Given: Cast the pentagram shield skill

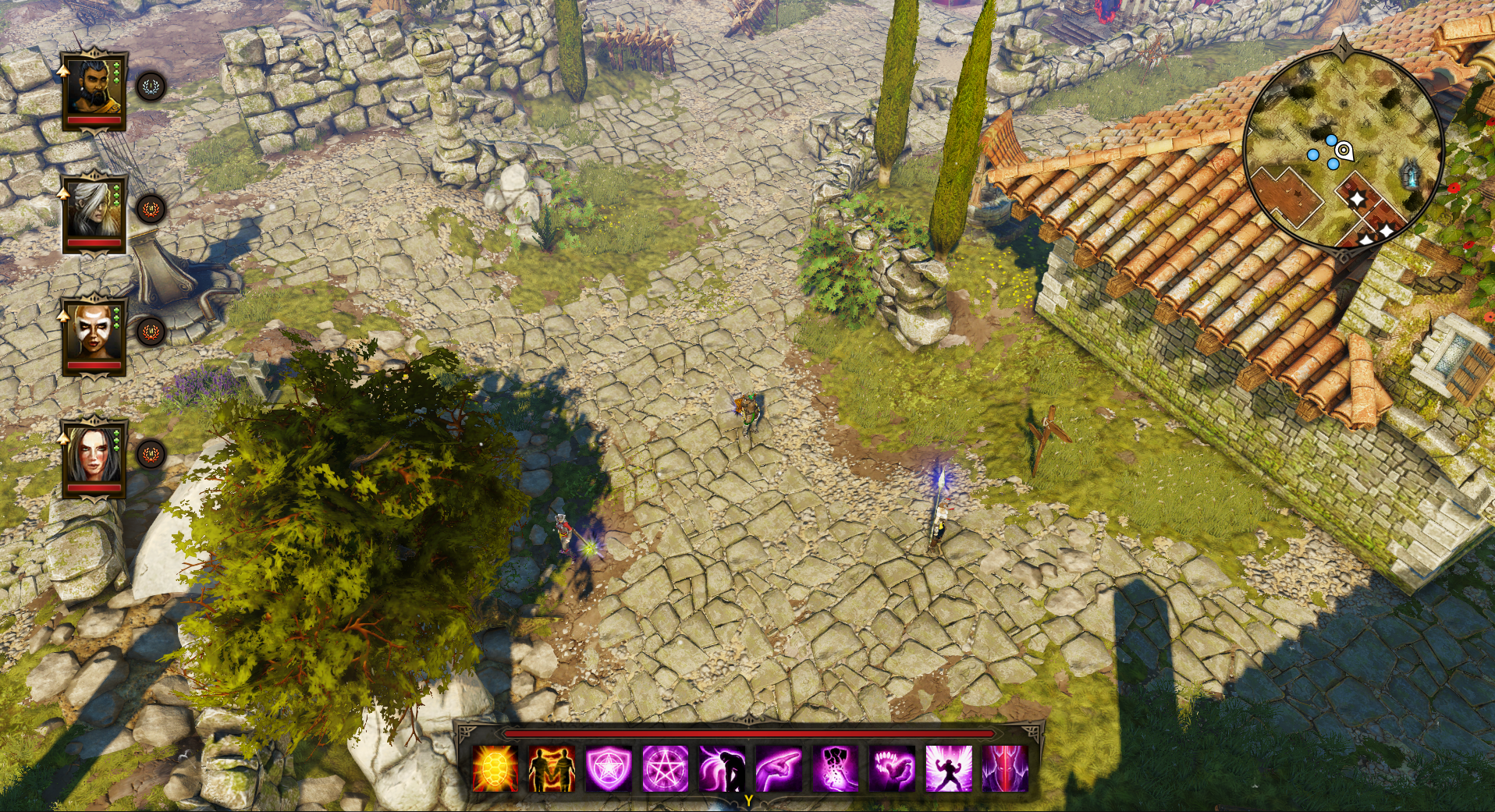Looking at the screenshot, I should [609, 768].
